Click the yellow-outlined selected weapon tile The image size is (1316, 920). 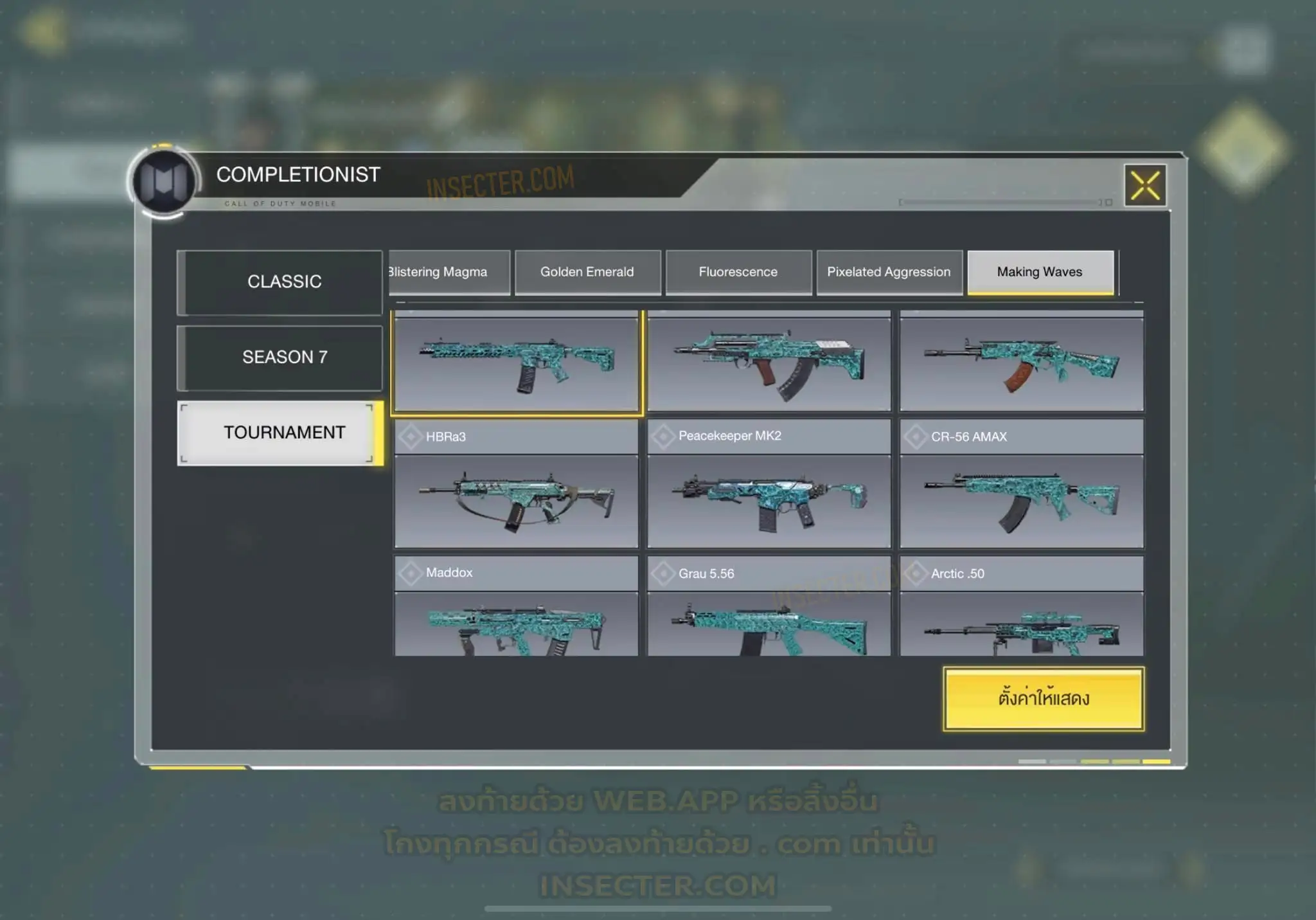[x=516, y=363]
